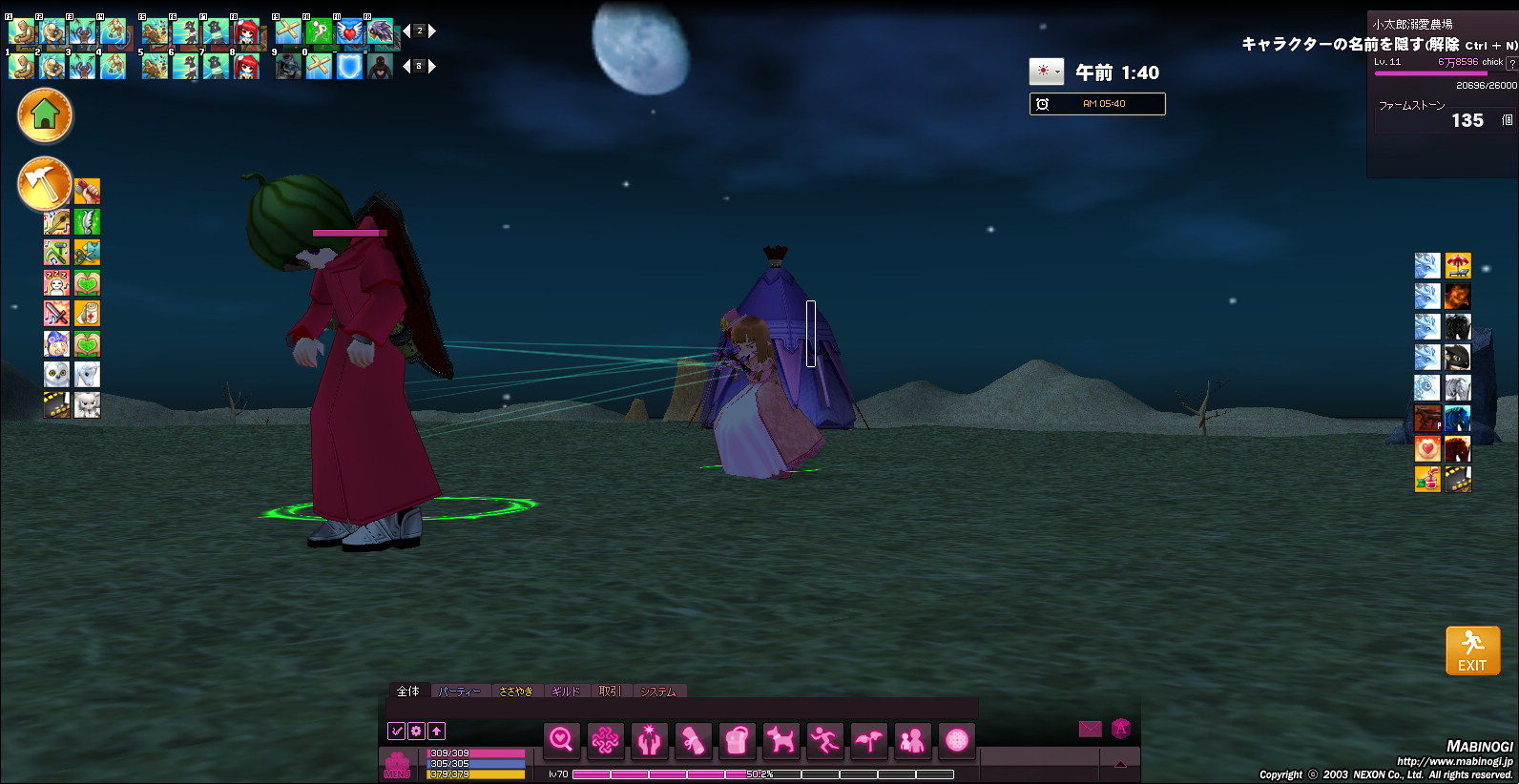
Task: Click the running figure action icon in toolbar
Action: pyautogui.click(x=824, y=739)
